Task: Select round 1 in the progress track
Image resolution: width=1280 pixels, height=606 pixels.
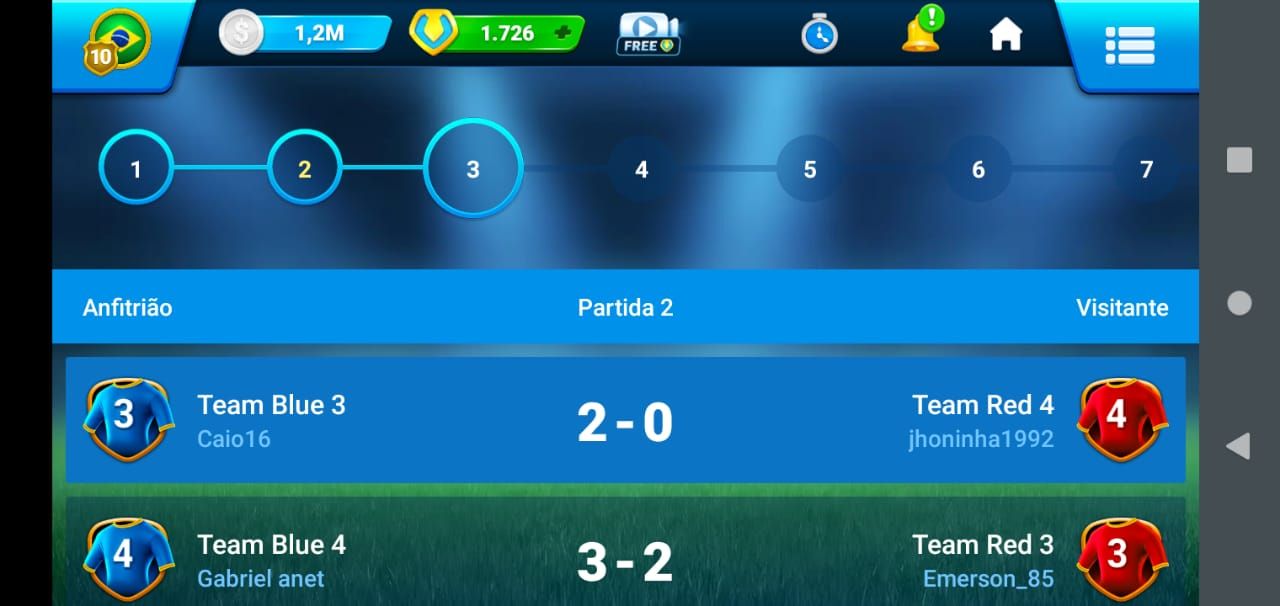Action: pyautogui.click(x=136, y=169)
